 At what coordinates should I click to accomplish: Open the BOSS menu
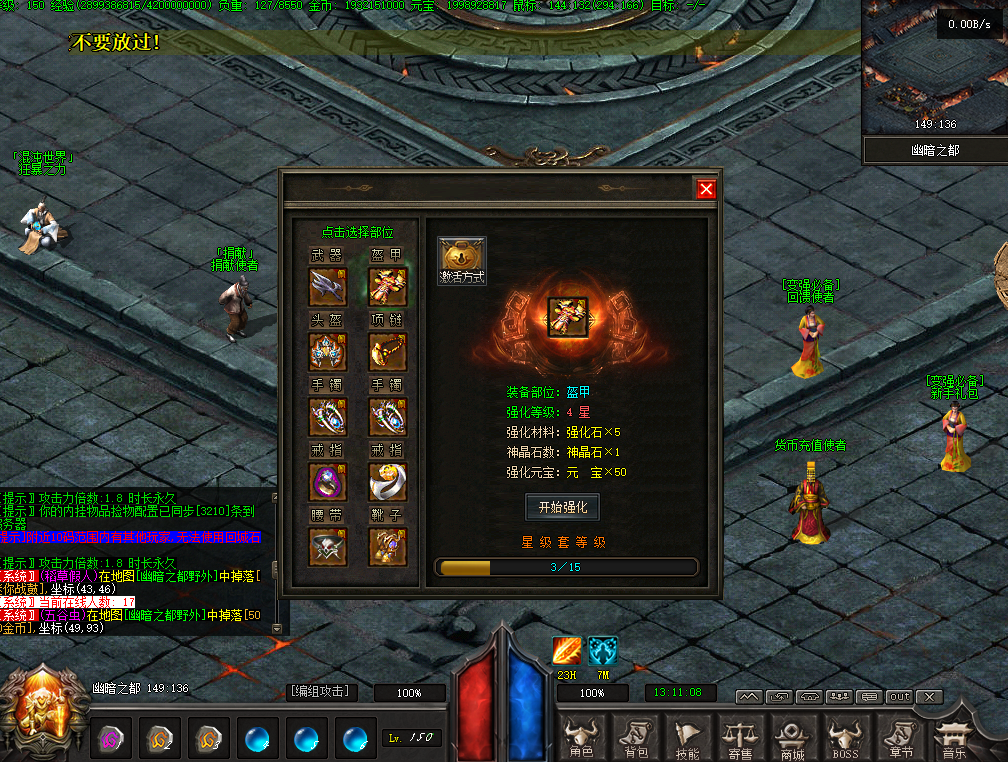[846, 739]
